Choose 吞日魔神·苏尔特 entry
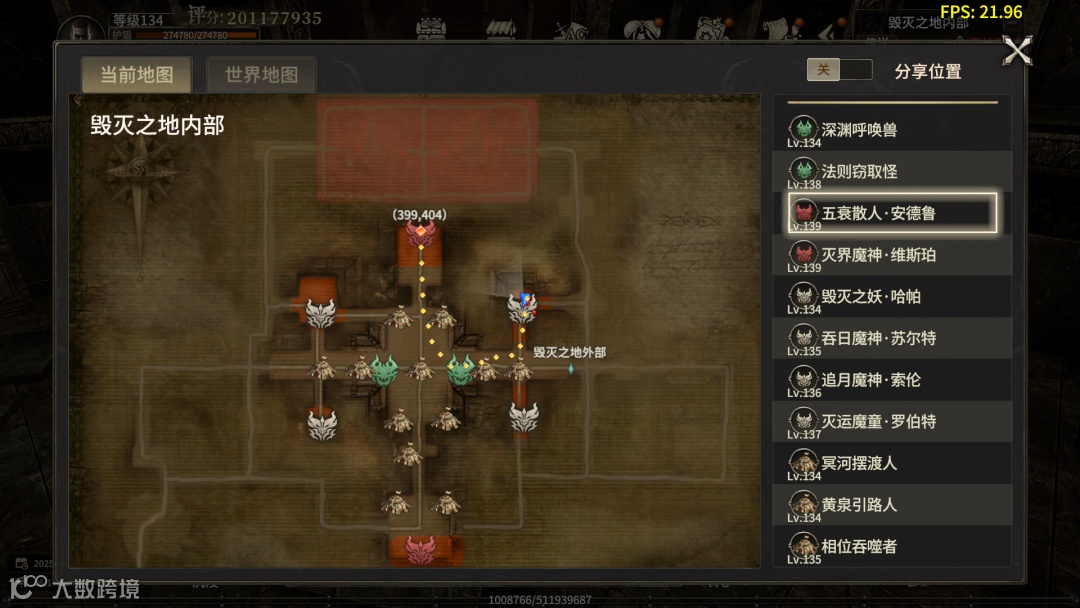This screenshot has width=1080, height=608. pos(892,338)
